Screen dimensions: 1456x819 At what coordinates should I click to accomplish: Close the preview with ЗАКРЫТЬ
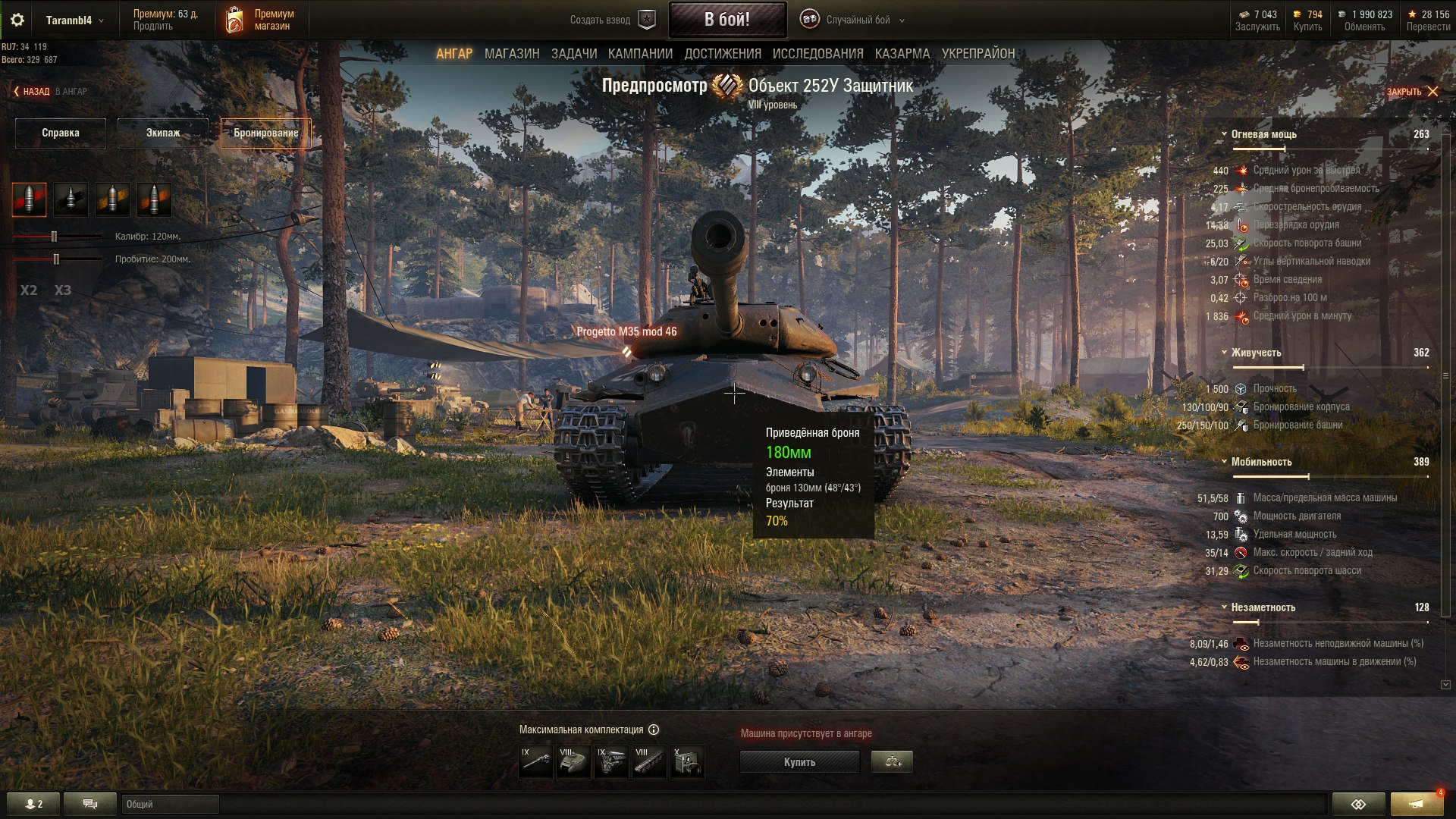click(x=1412, y=92)
